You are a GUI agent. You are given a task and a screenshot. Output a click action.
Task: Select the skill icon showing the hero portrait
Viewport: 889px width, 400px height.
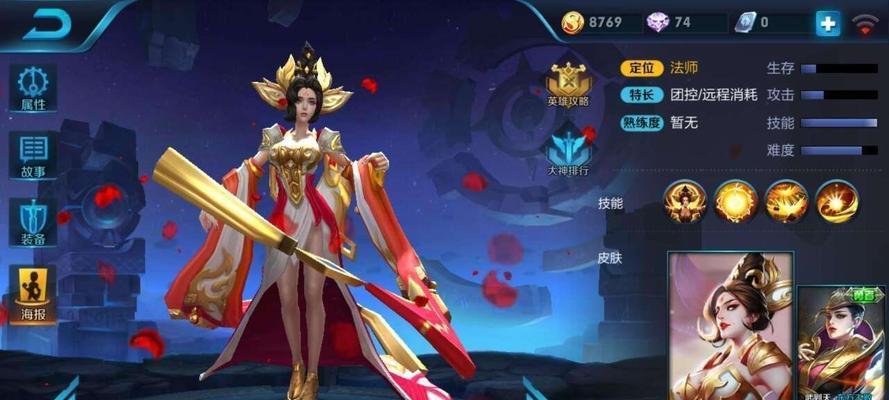686,202
